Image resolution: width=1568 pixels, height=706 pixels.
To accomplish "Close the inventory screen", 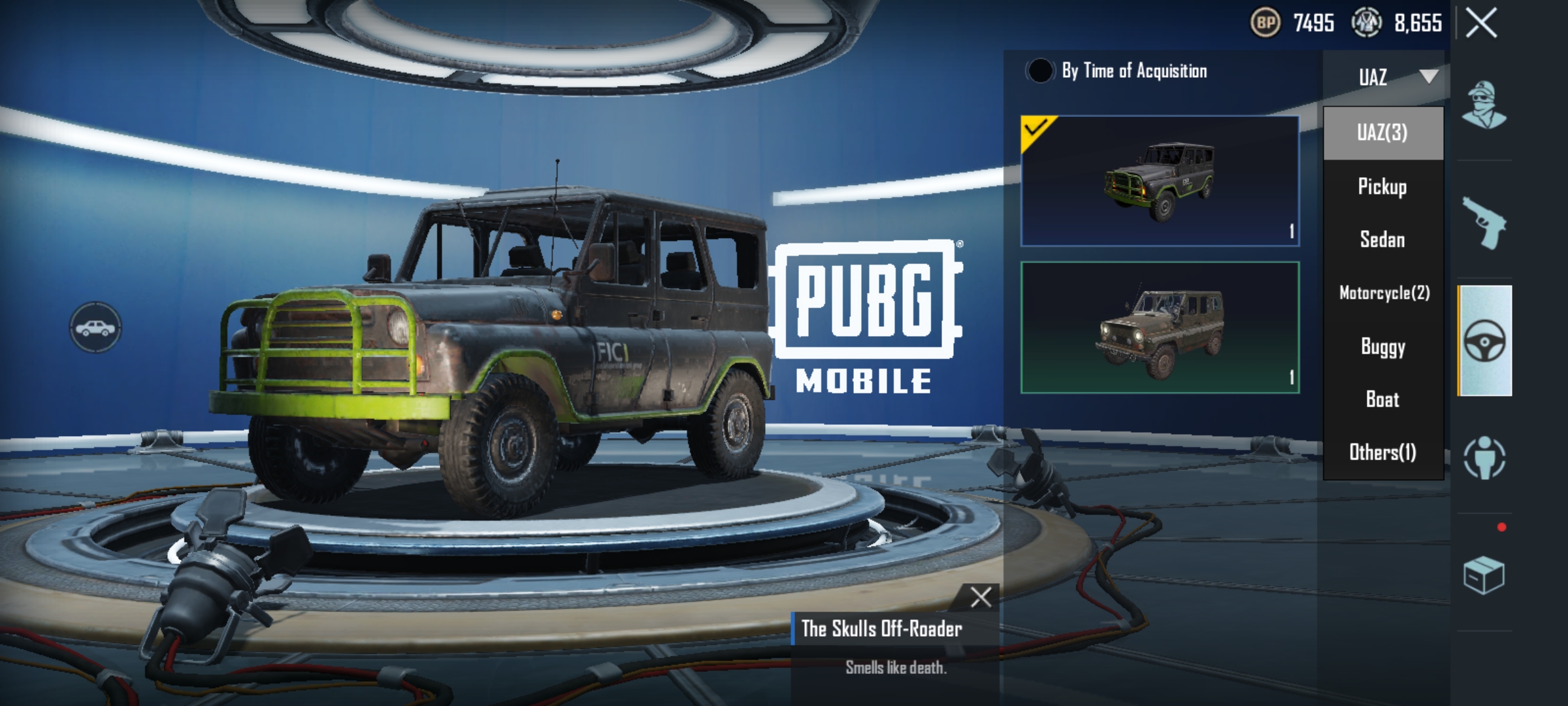I will pyautogui.click(x=1481, y=24).
